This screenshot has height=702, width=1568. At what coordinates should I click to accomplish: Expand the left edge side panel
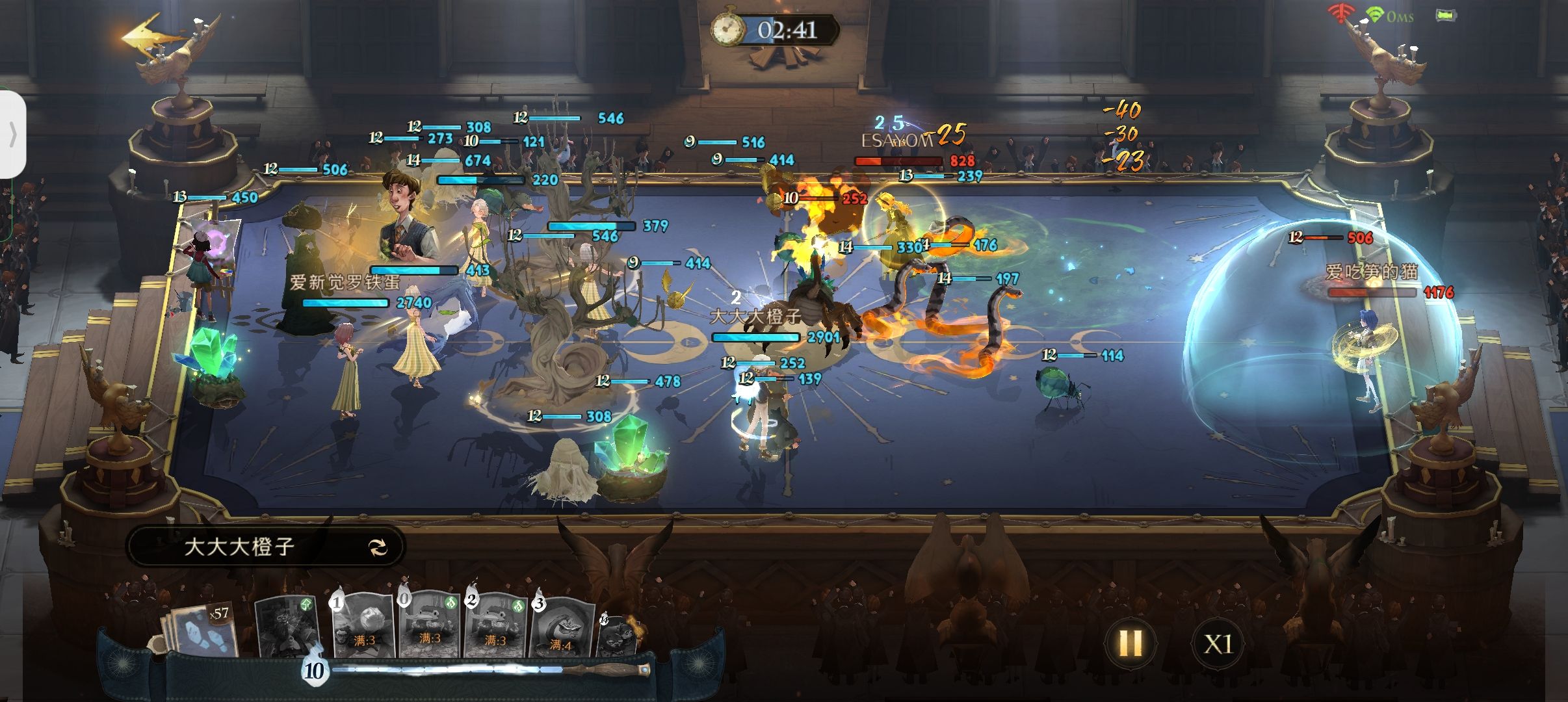(12, 135)
